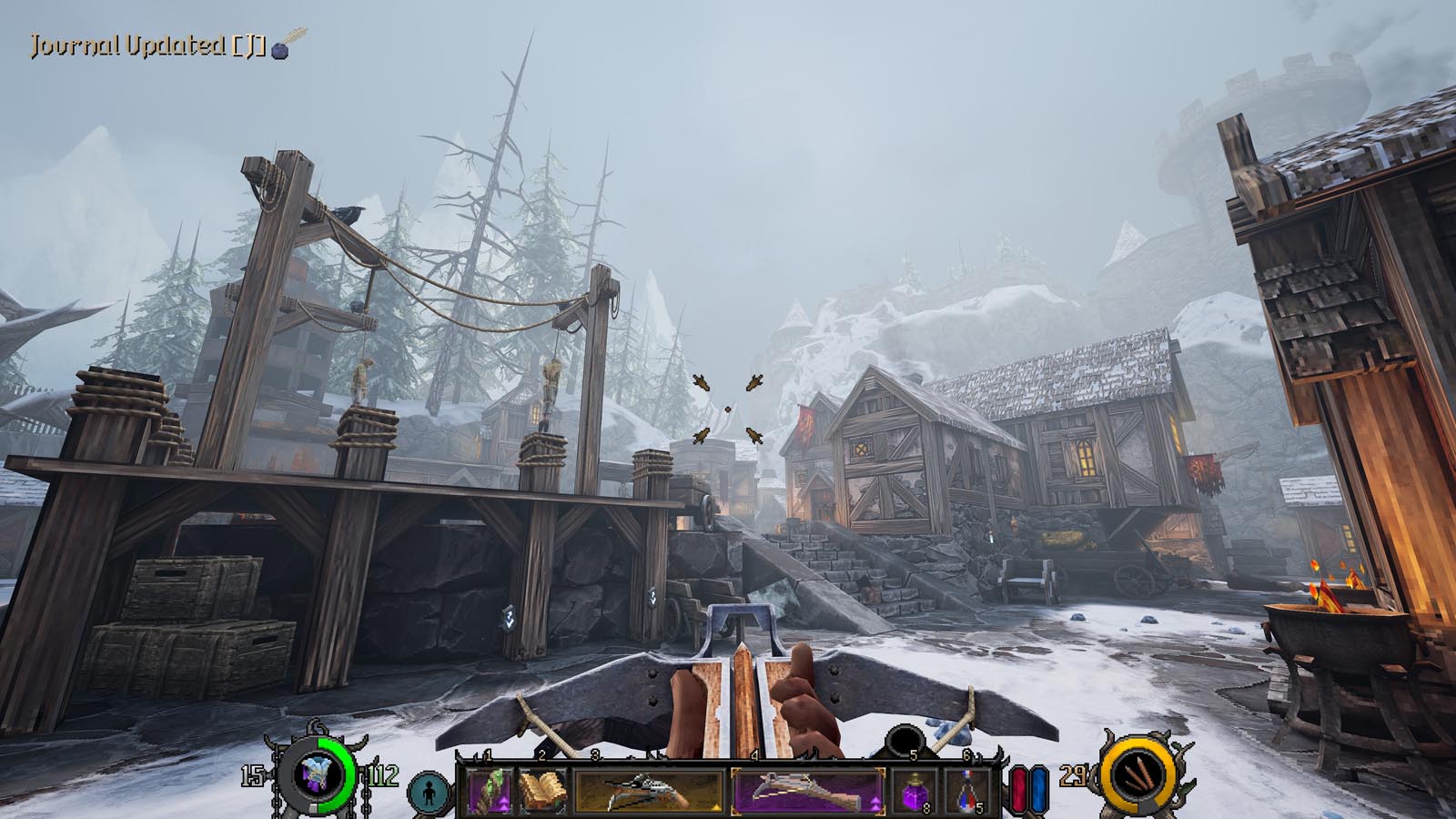This screenshot has height=819, width=1456.
Task: Click the teal character silhouette icon
Action: (x=430, y=790)
